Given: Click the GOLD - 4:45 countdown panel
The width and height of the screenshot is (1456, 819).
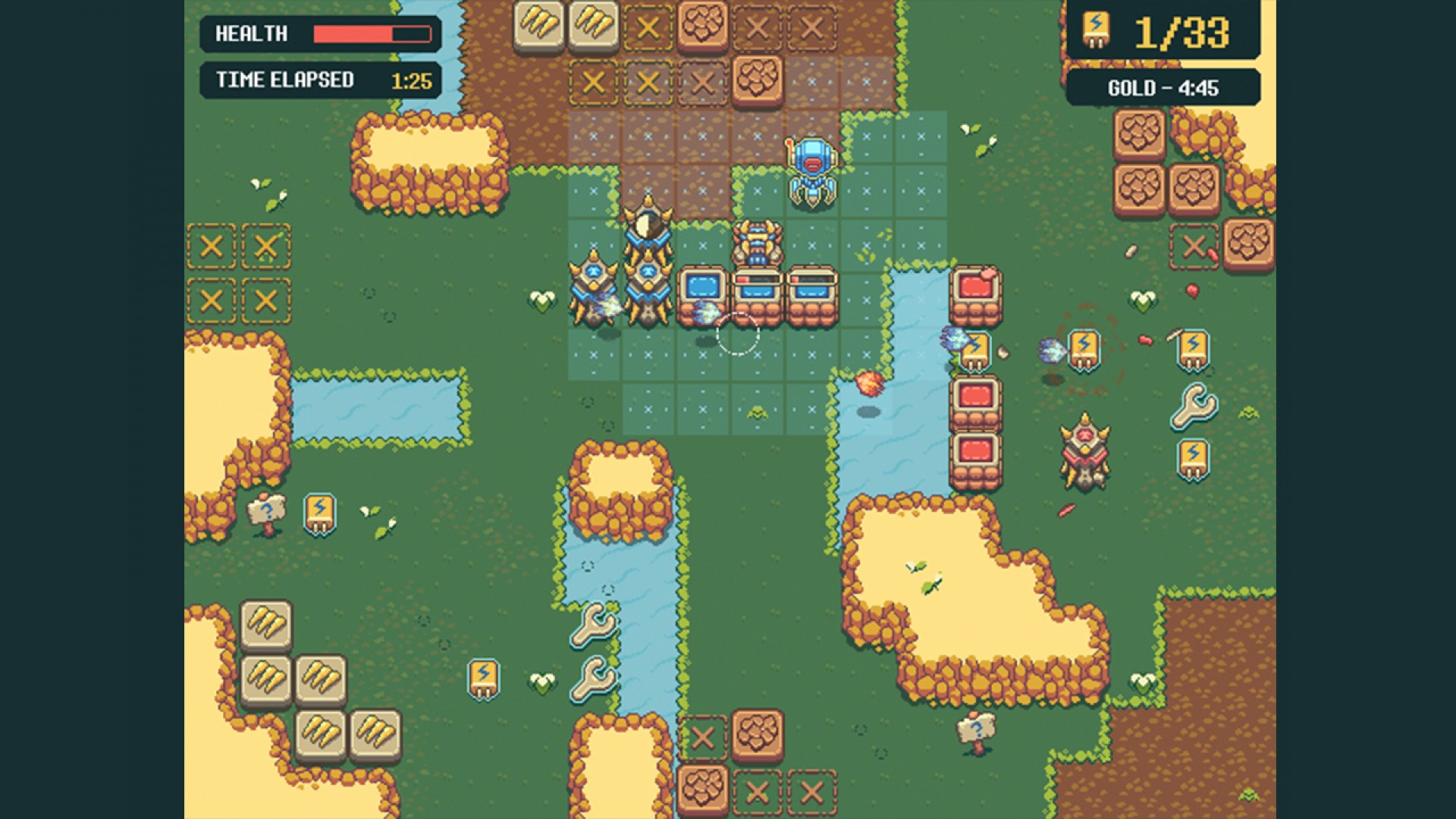Looking at the screenshot, I should (x=1164, y=87).
